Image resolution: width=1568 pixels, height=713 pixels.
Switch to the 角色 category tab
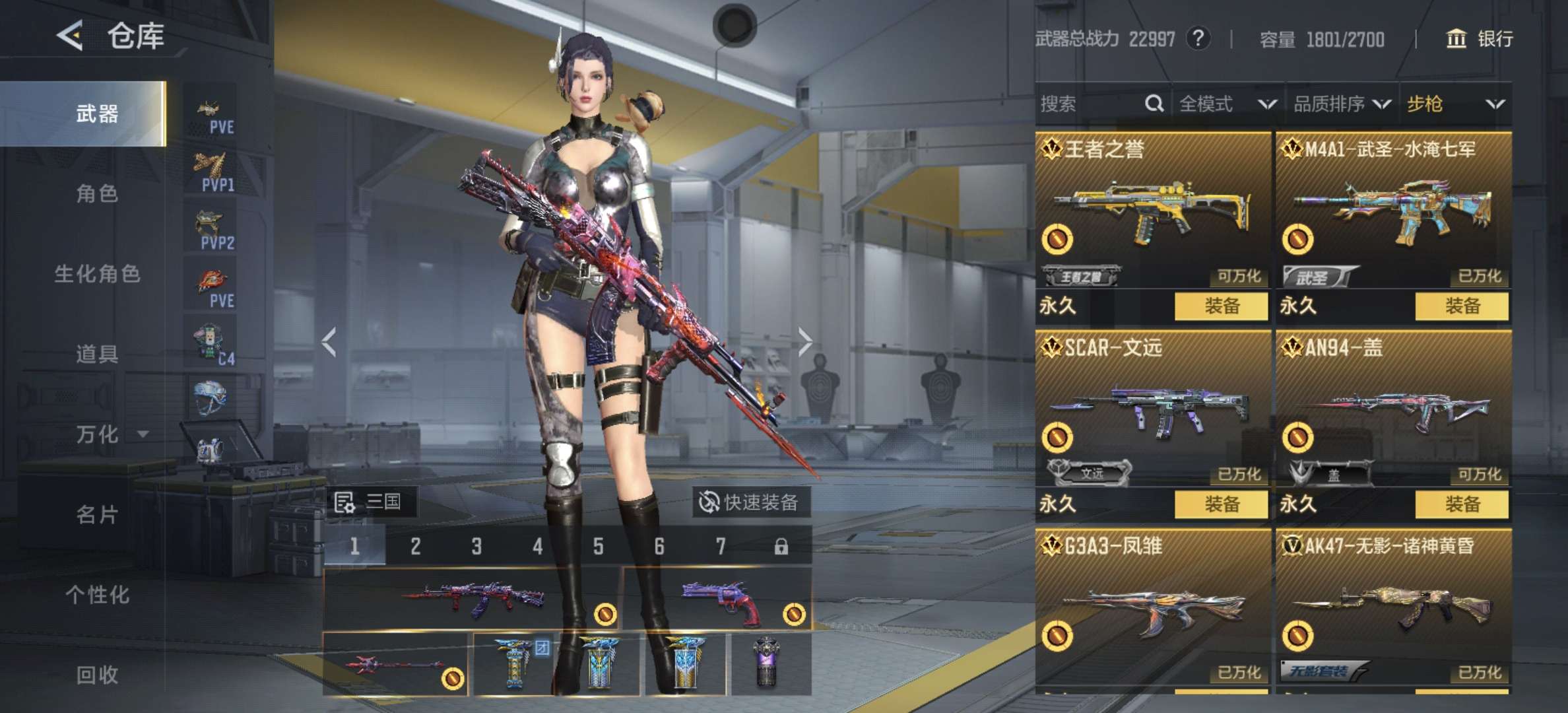tap(97, 194)
